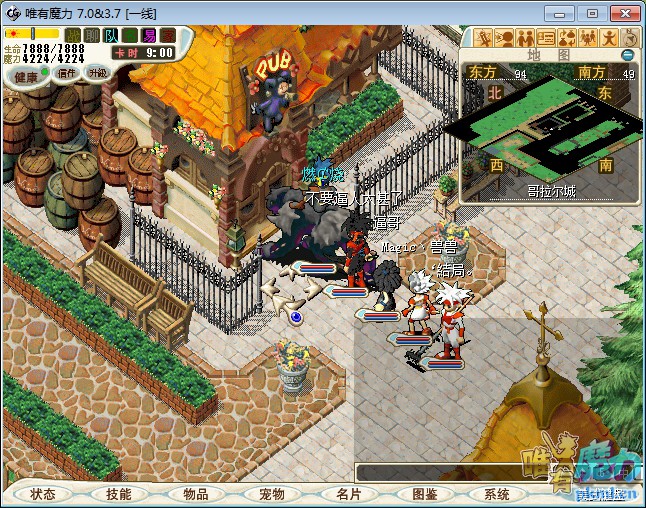The height and width of the screenshot is (508, 646).
Task: Toggle the 易 trade switch
Action: [x=149, y=35]
